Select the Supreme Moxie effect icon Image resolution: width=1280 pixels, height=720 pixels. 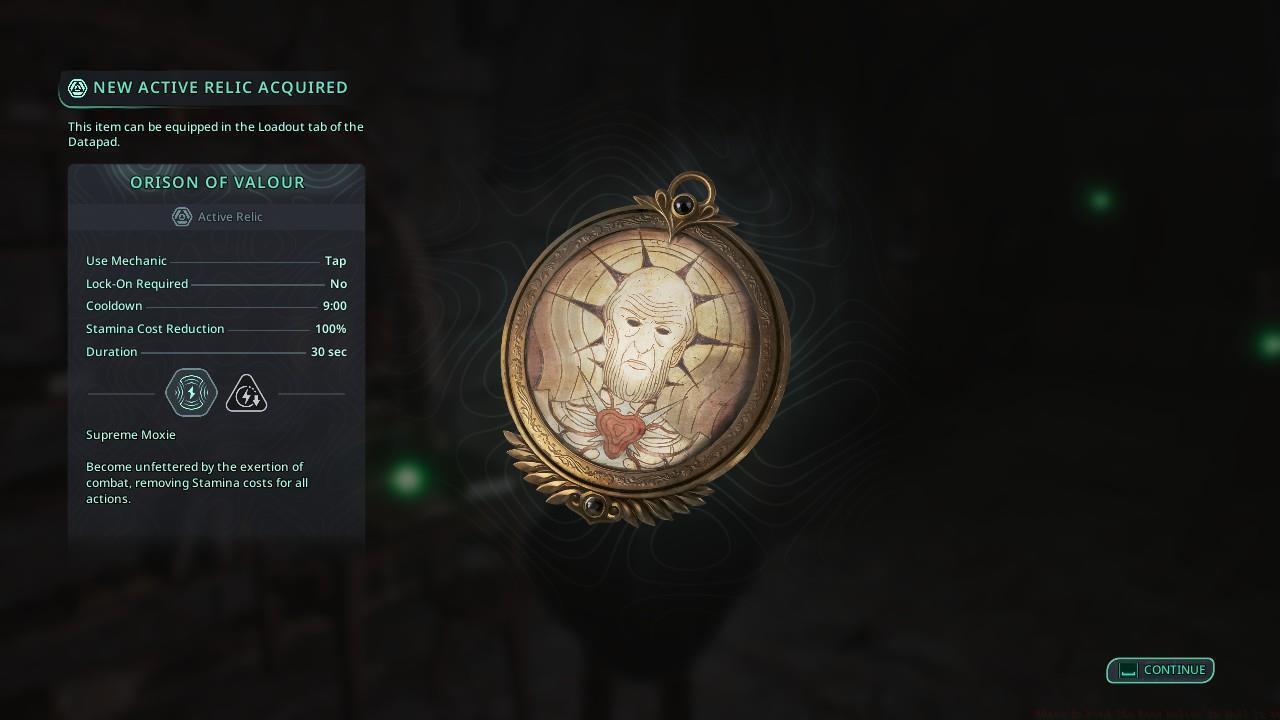(x=191, y=393)
